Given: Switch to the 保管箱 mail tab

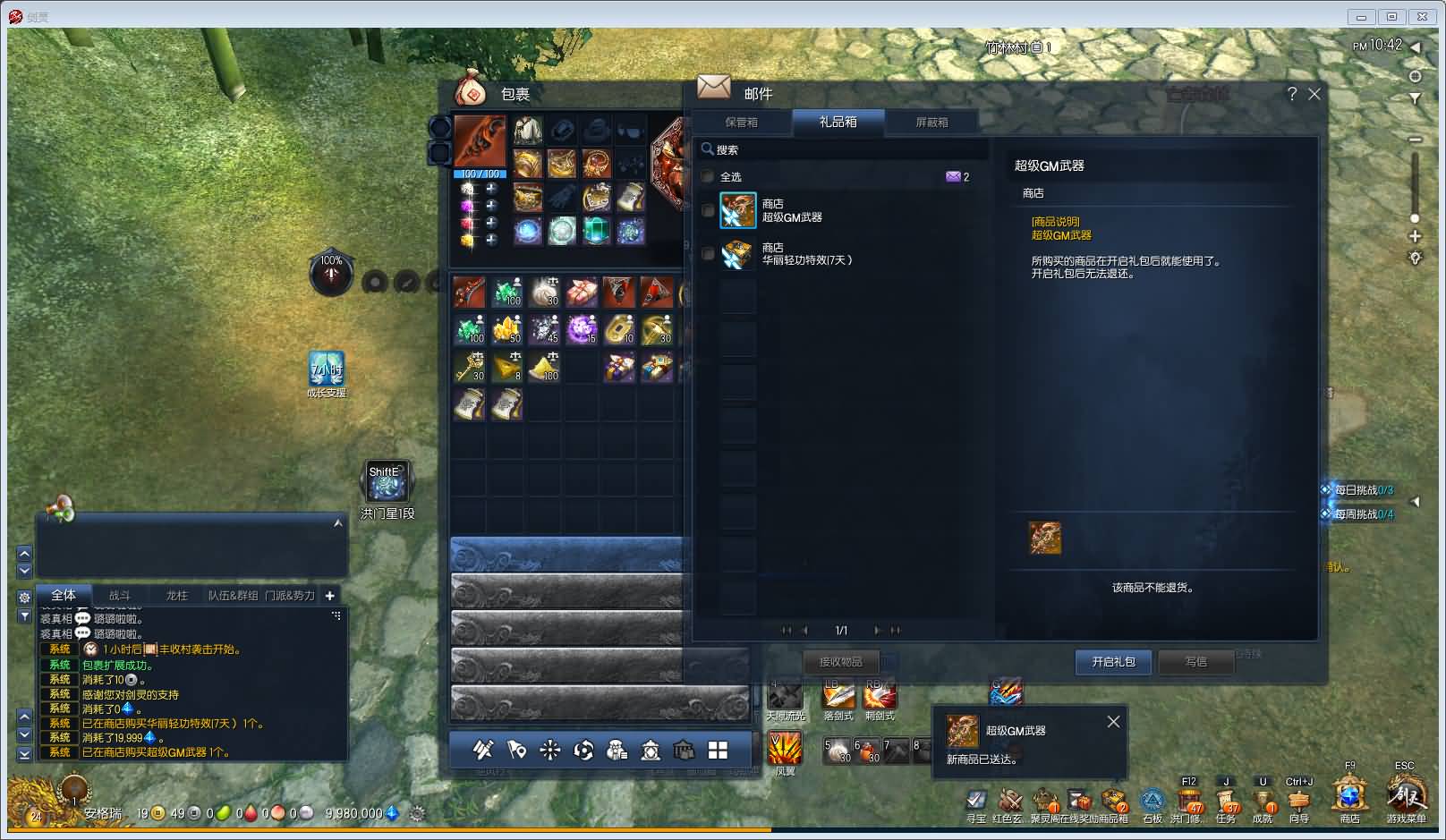Looking at the screenshot, I should (741, 123).
